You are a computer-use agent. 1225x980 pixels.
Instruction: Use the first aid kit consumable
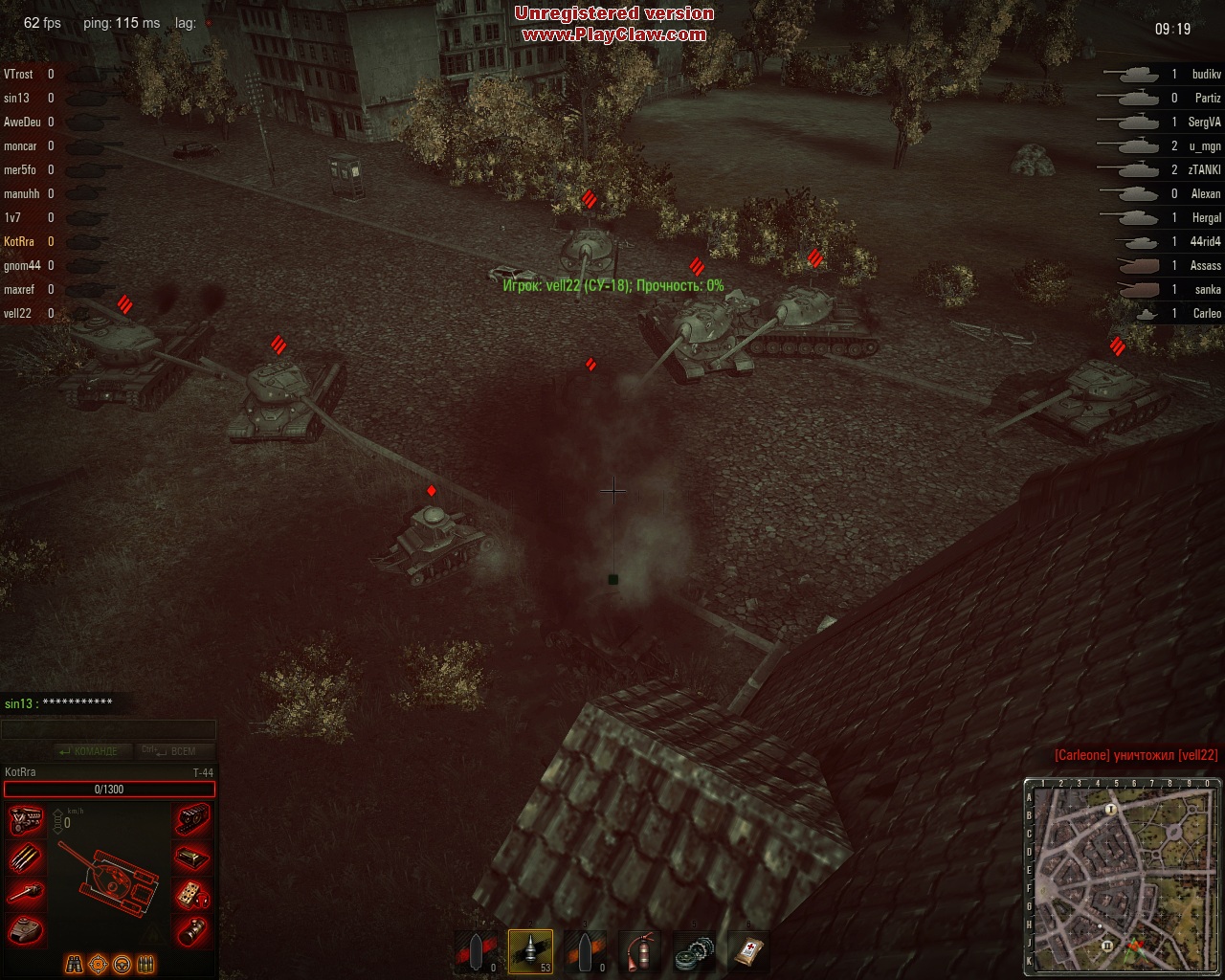(746, 951)
